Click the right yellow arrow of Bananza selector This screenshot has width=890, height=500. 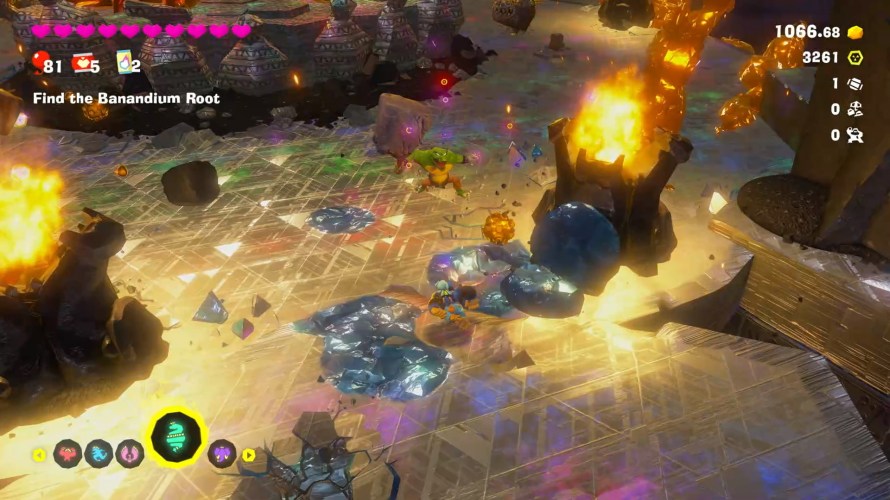click(249, 455)
